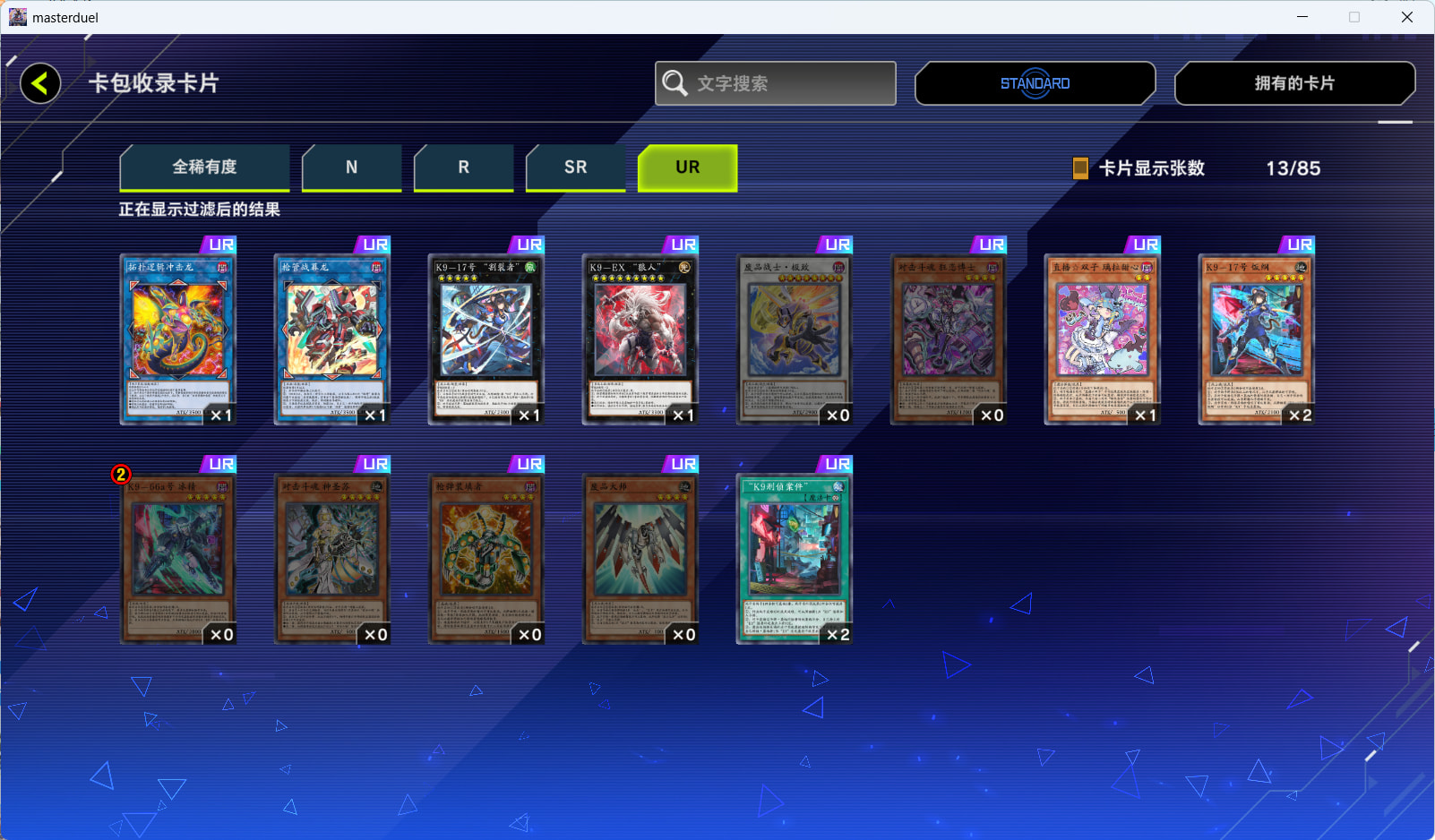Viewport: 1435px width, 840px height.
Task: Choose the K9-17号 饭纲 monster card
Action: pyautogui.click(x=1257, y=339)
